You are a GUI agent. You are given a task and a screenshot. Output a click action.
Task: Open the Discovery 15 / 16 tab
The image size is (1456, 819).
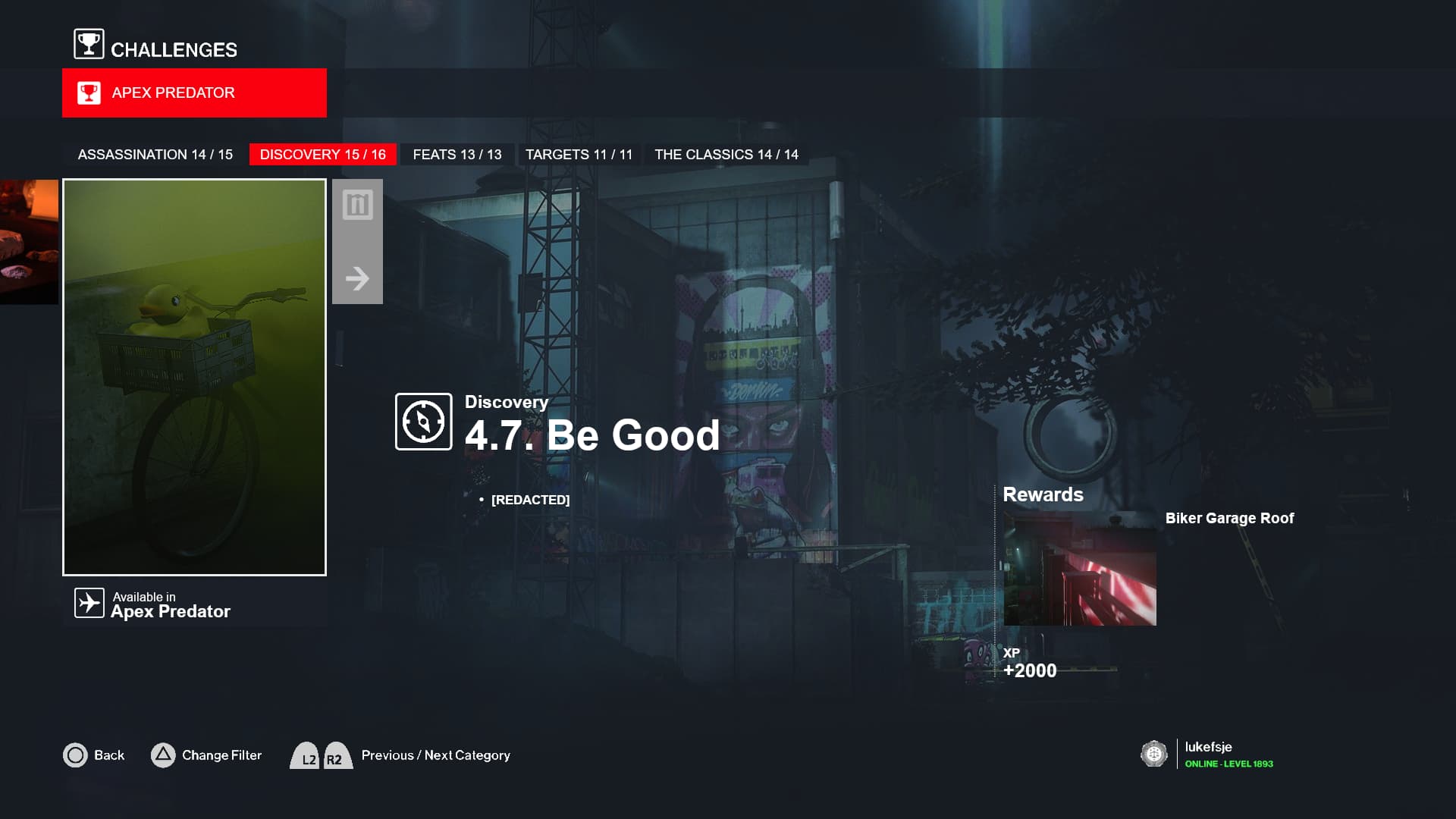(x=322, y=155)
